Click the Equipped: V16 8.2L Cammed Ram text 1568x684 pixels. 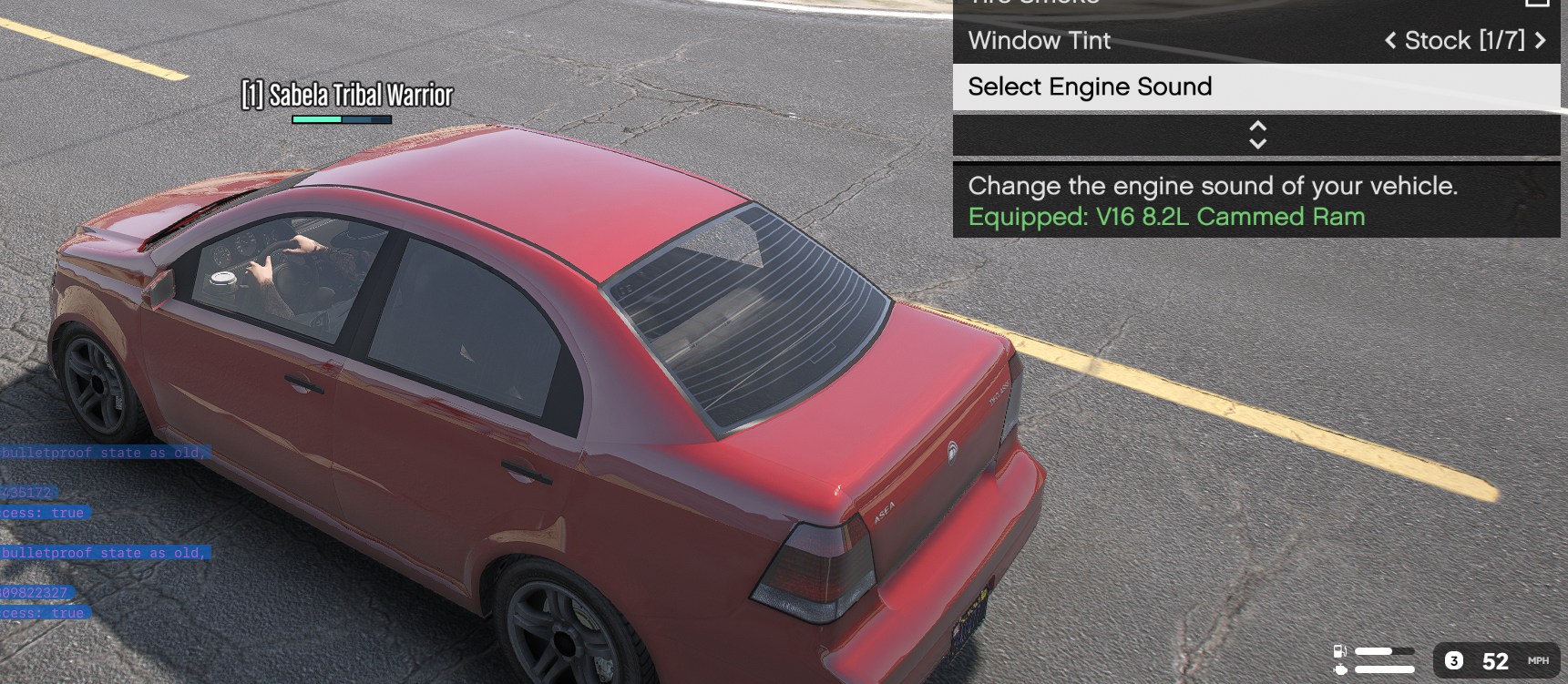(x=1167, y=217)
